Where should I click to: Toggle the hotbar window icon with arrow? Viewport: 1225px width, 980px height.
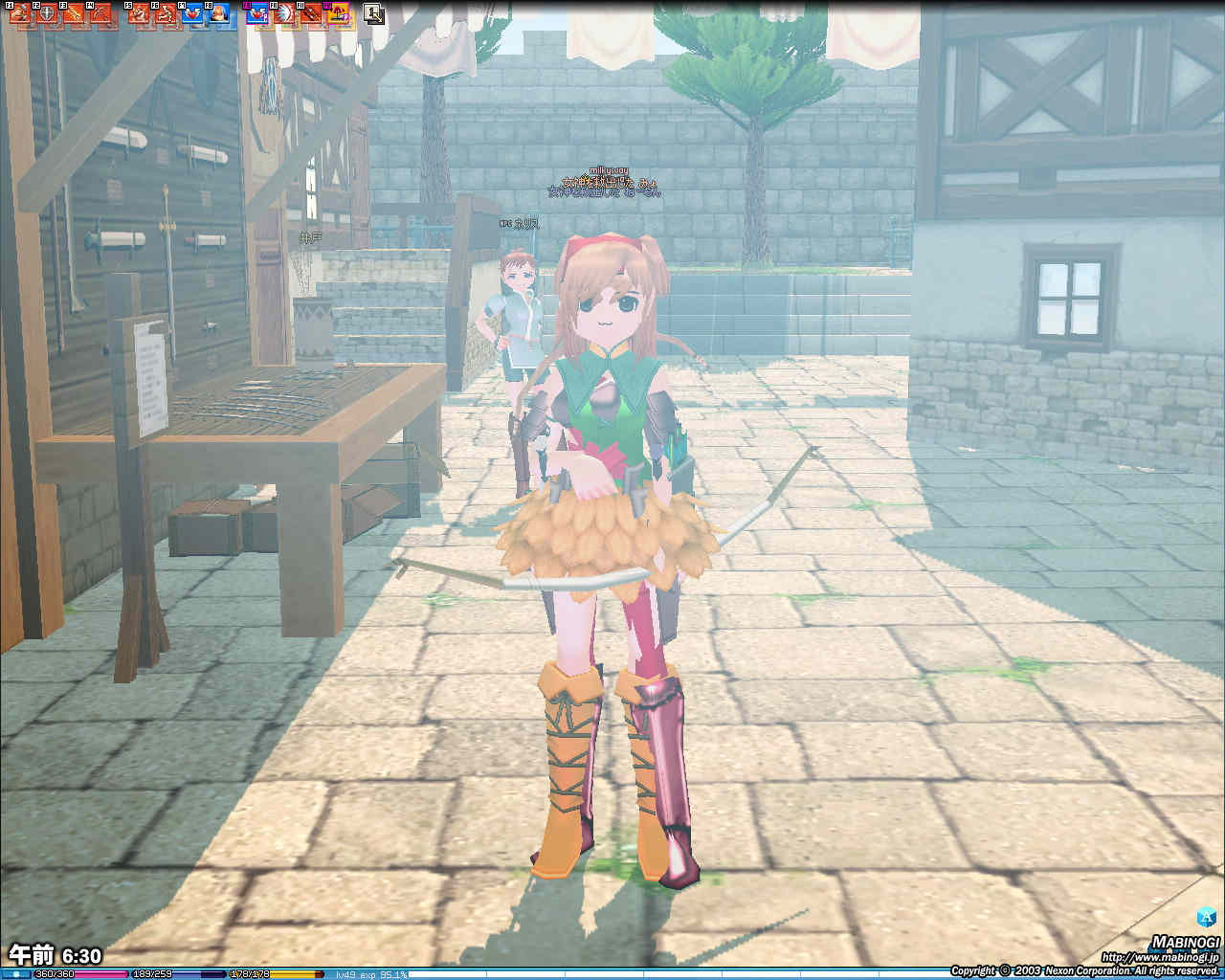point(373,13)
